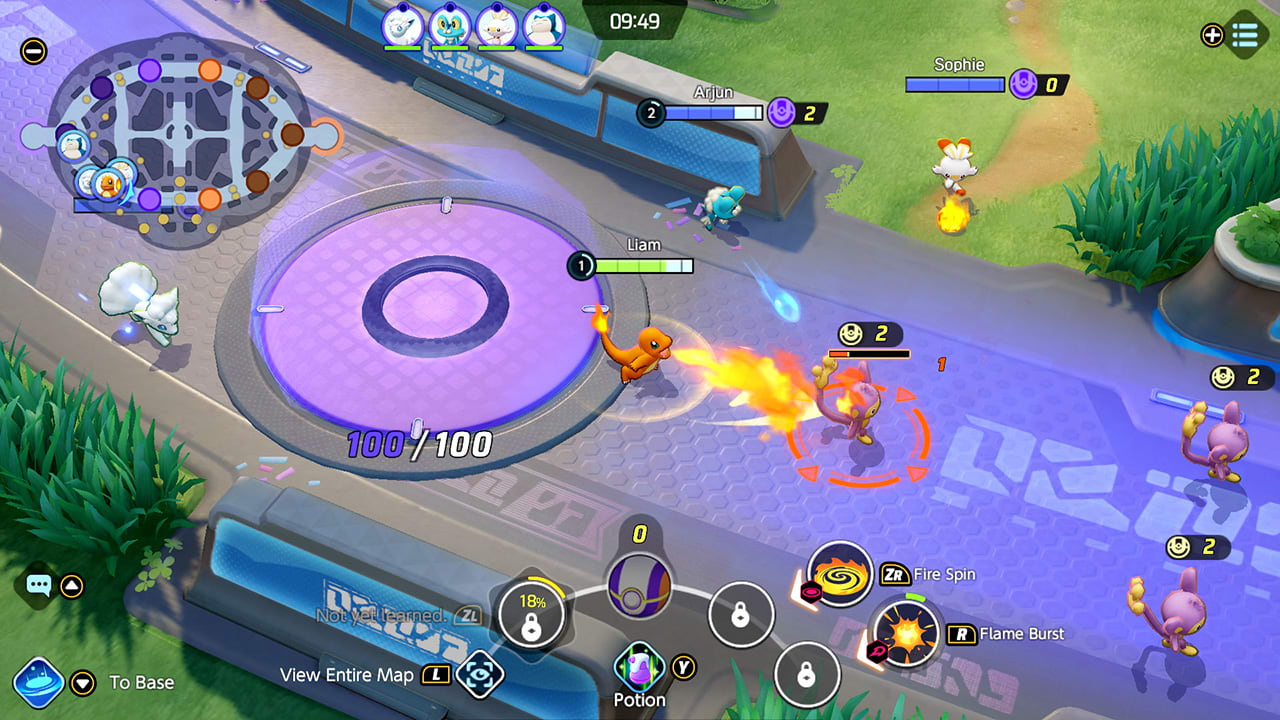The width and height of the screenshot is (1280, 720).
Task: Select the Fire Spin ability icon
Action: [840, 575]
